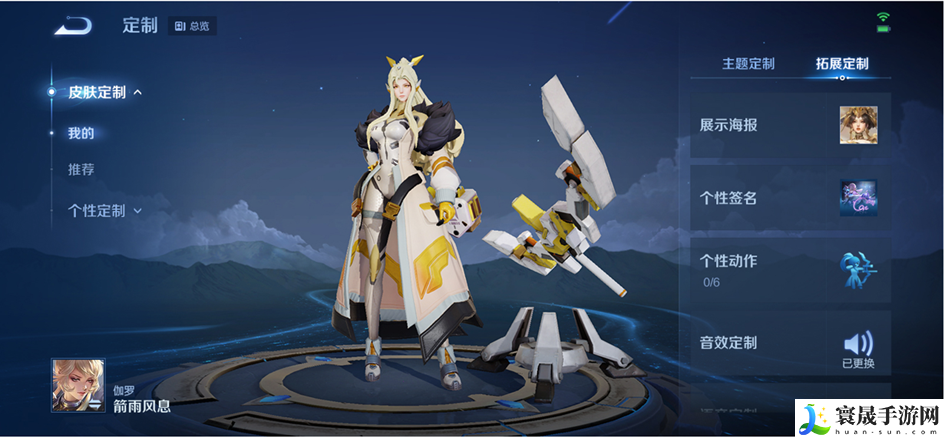Screen dimensions: 945x438
Task: Switch to the 主题定制 tab
Action: (x=748, y=64)
